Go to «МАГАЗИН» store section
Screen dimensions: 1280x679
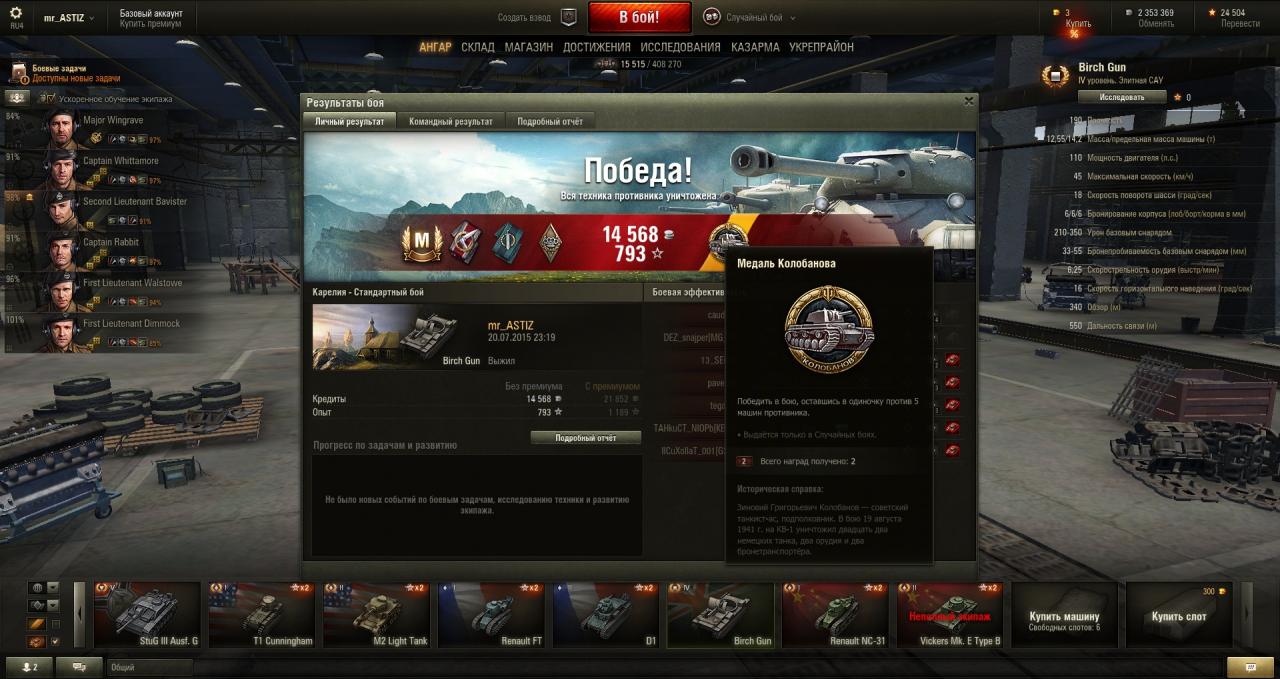pyautogui.click(x=528, y=47)
